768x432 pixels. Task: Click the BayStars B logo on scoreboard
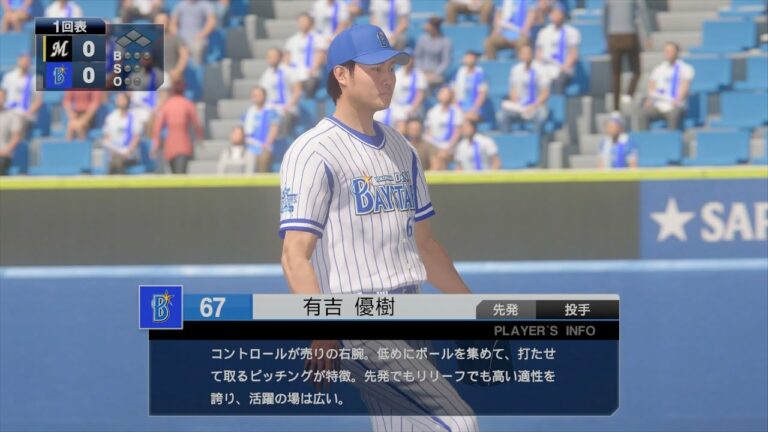coord(58,74)
